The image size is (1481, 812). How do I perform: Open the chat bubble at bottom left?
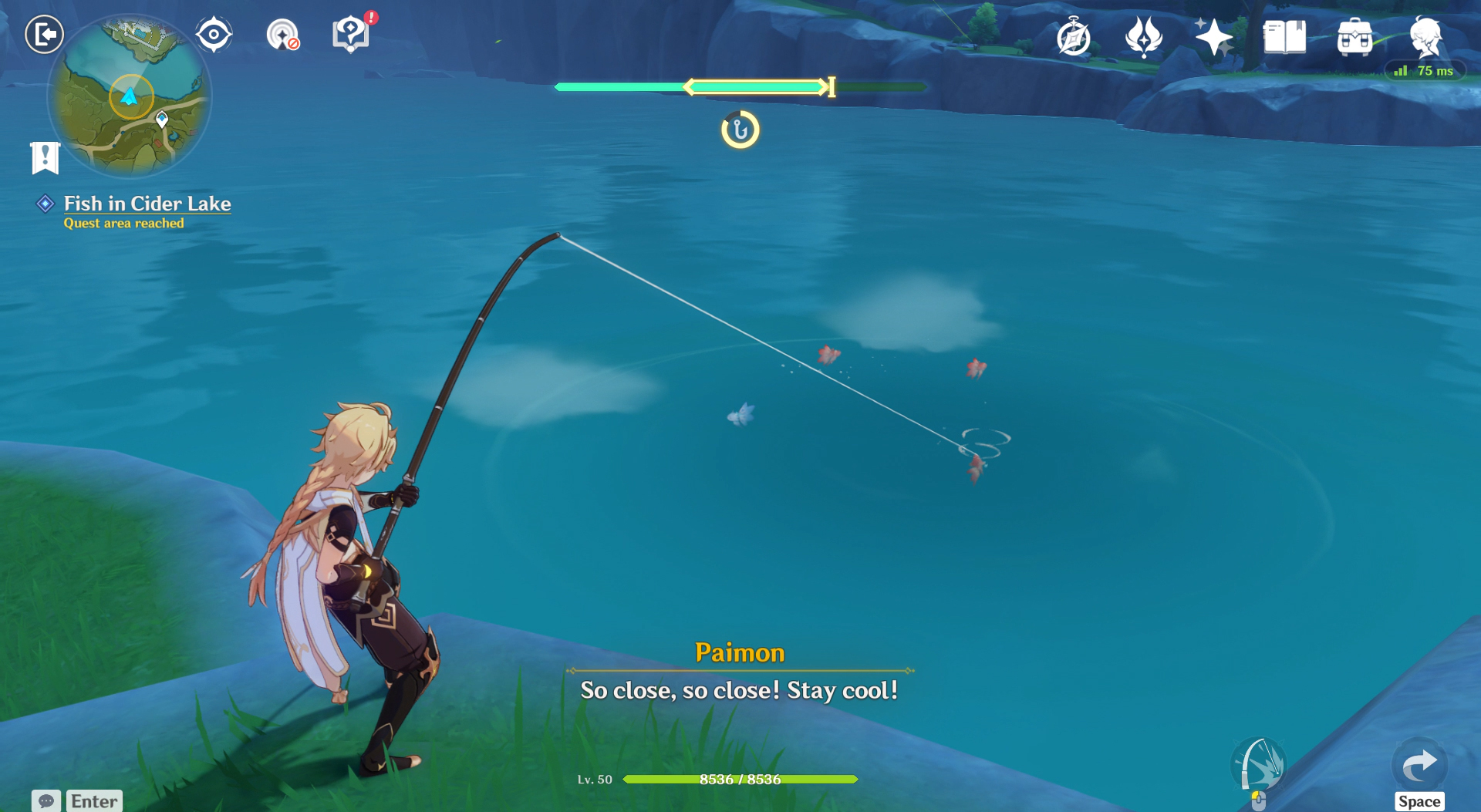[x=46, y=801]
